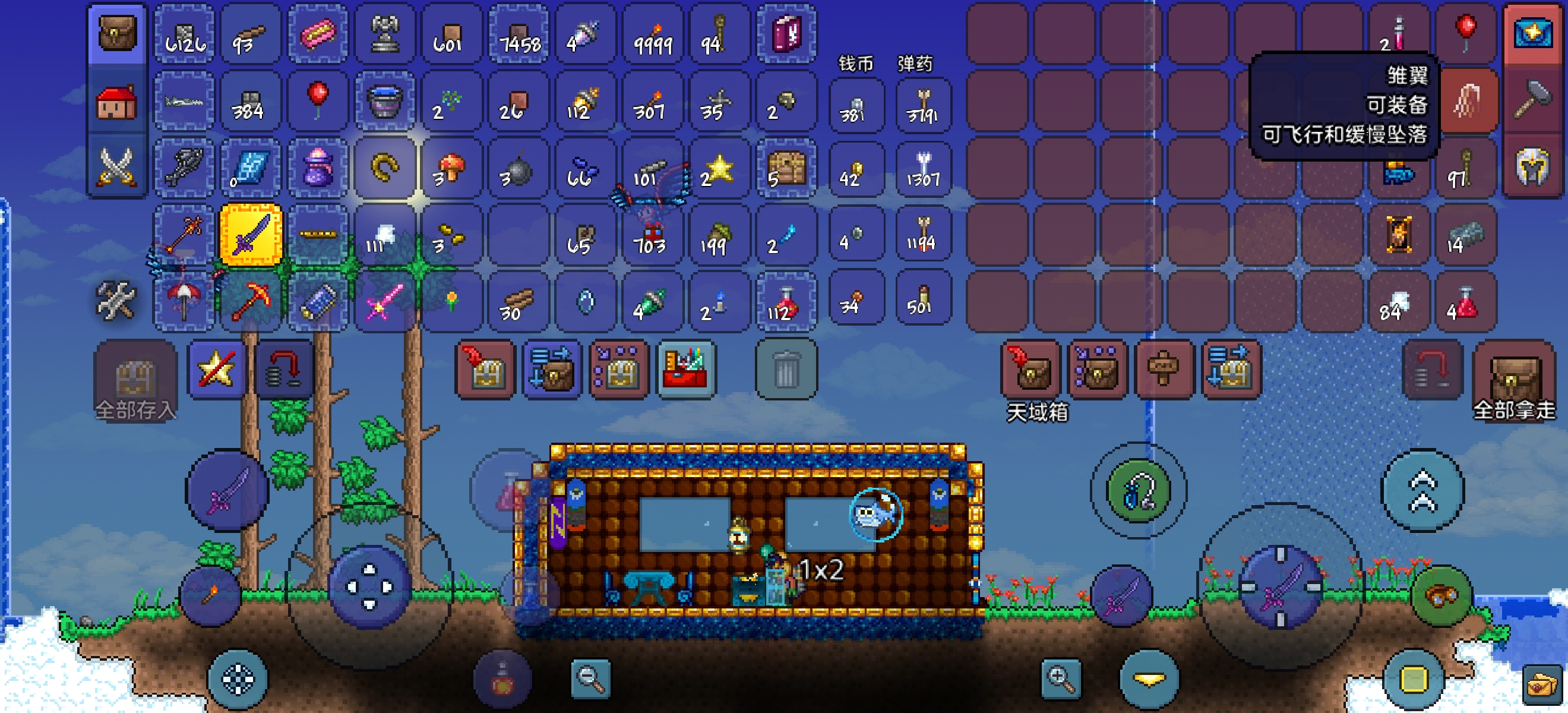Tap the 全部拿走 loot all button
1568x713 pixels.
(x=1513, y=379)
